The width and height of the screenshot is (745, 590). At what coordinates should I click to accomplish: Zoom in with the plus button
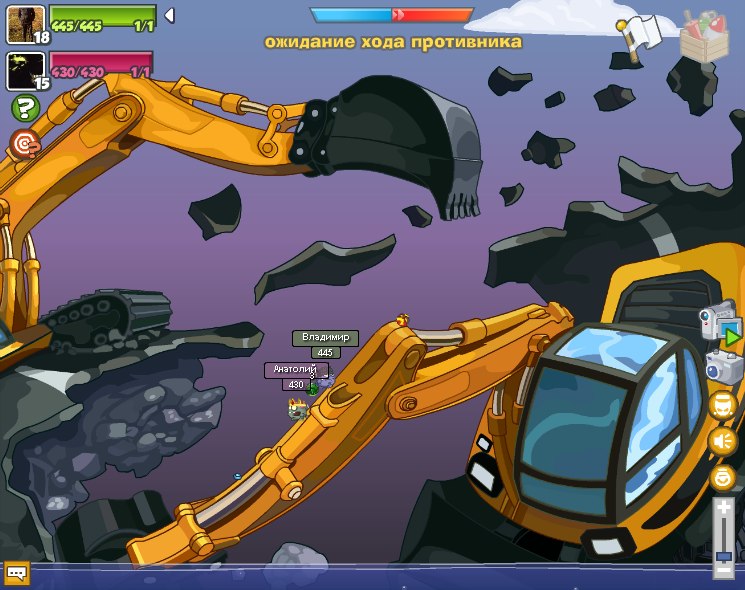pos(724,509)
